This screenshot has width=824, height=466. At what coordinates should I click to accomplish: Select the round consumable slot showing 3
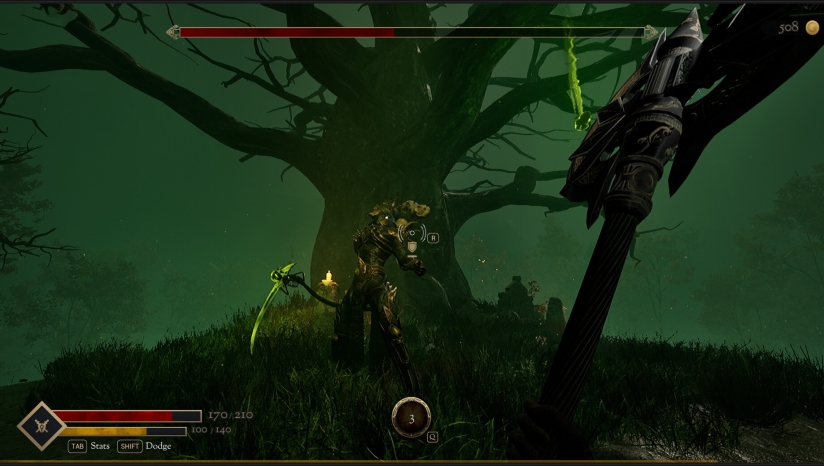coord(411,417)
